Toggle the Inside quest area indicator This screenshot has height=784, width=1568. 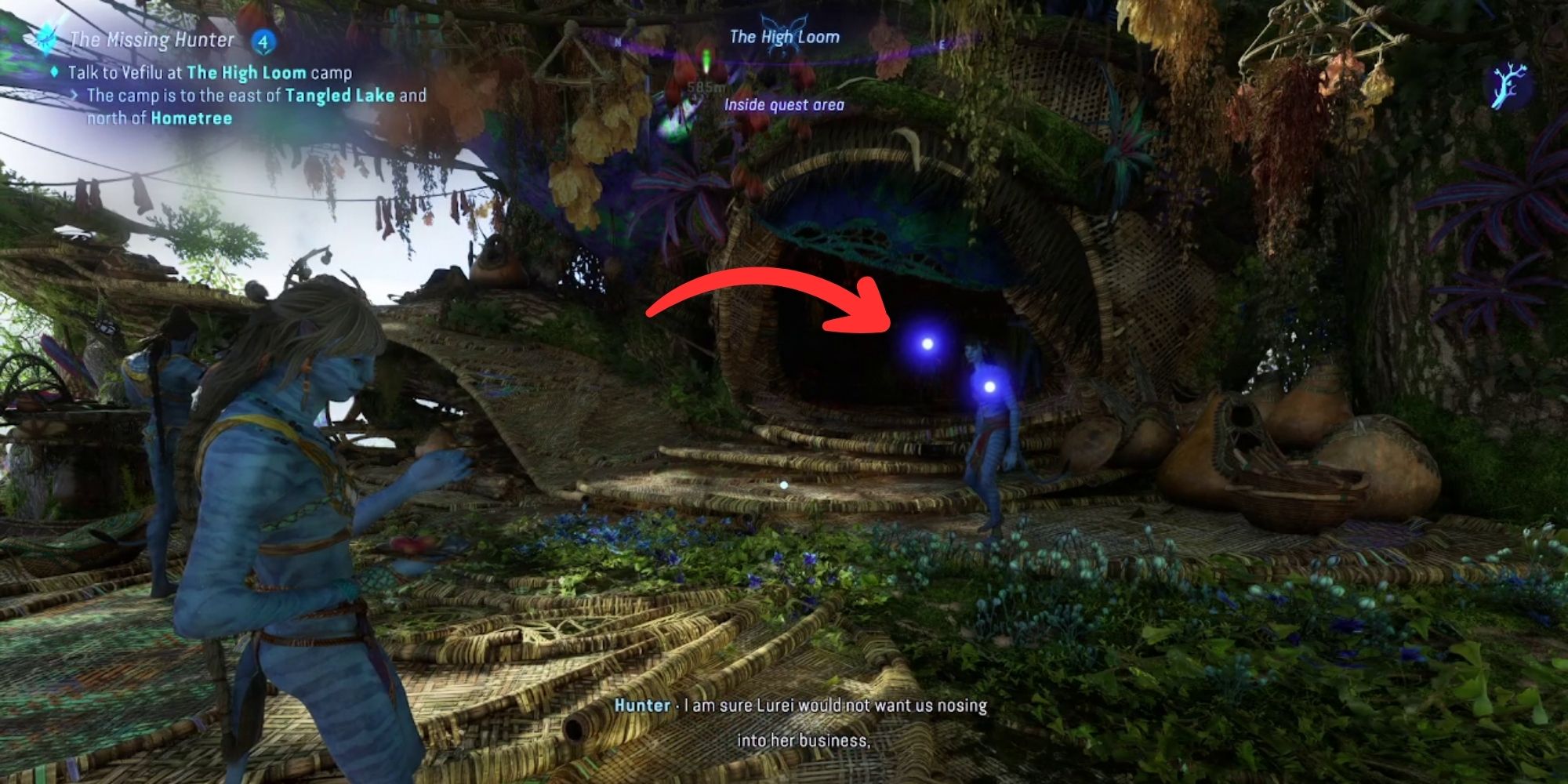pyautogui.click(x=784, y=106)
